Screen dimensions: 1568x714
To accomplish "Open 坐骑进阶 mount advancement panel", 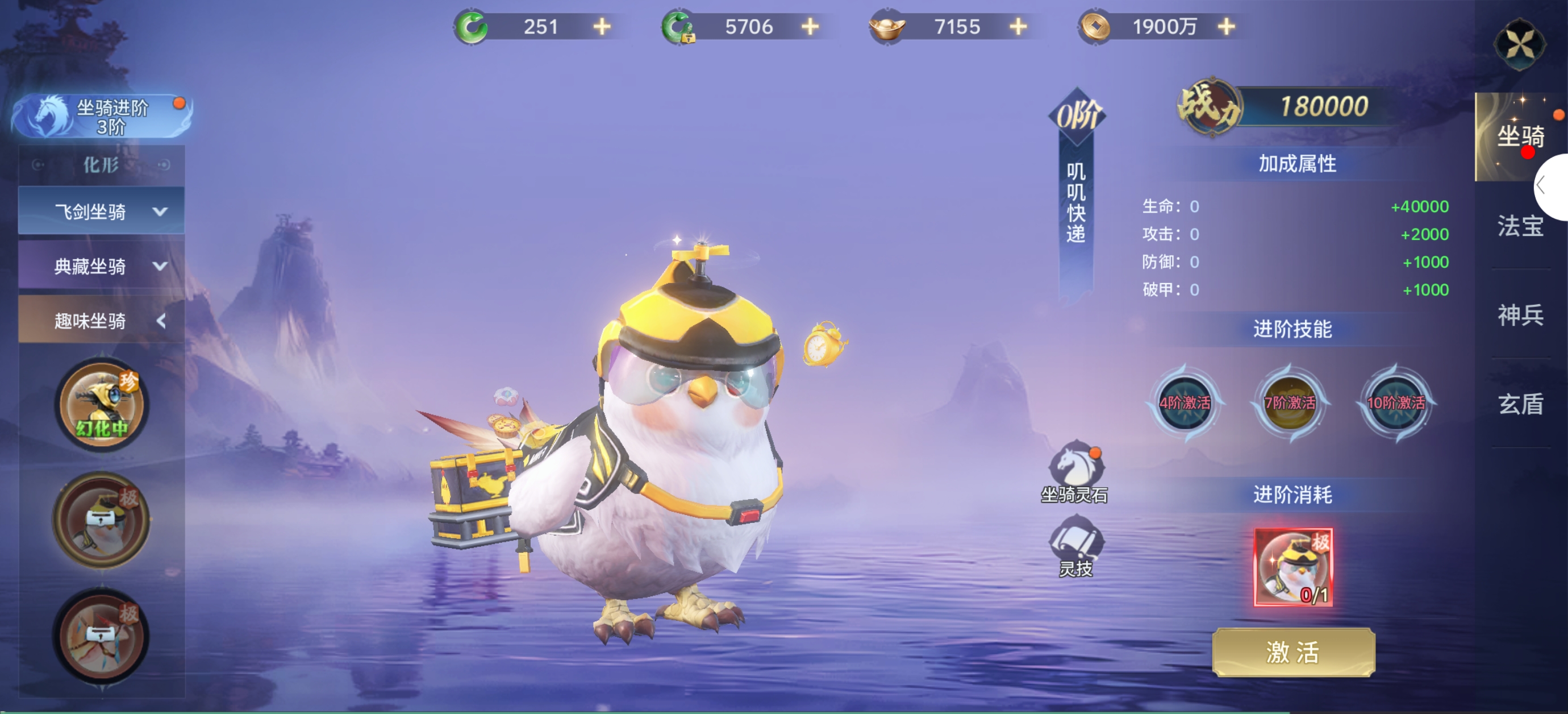I will click(x=102, y=116).
